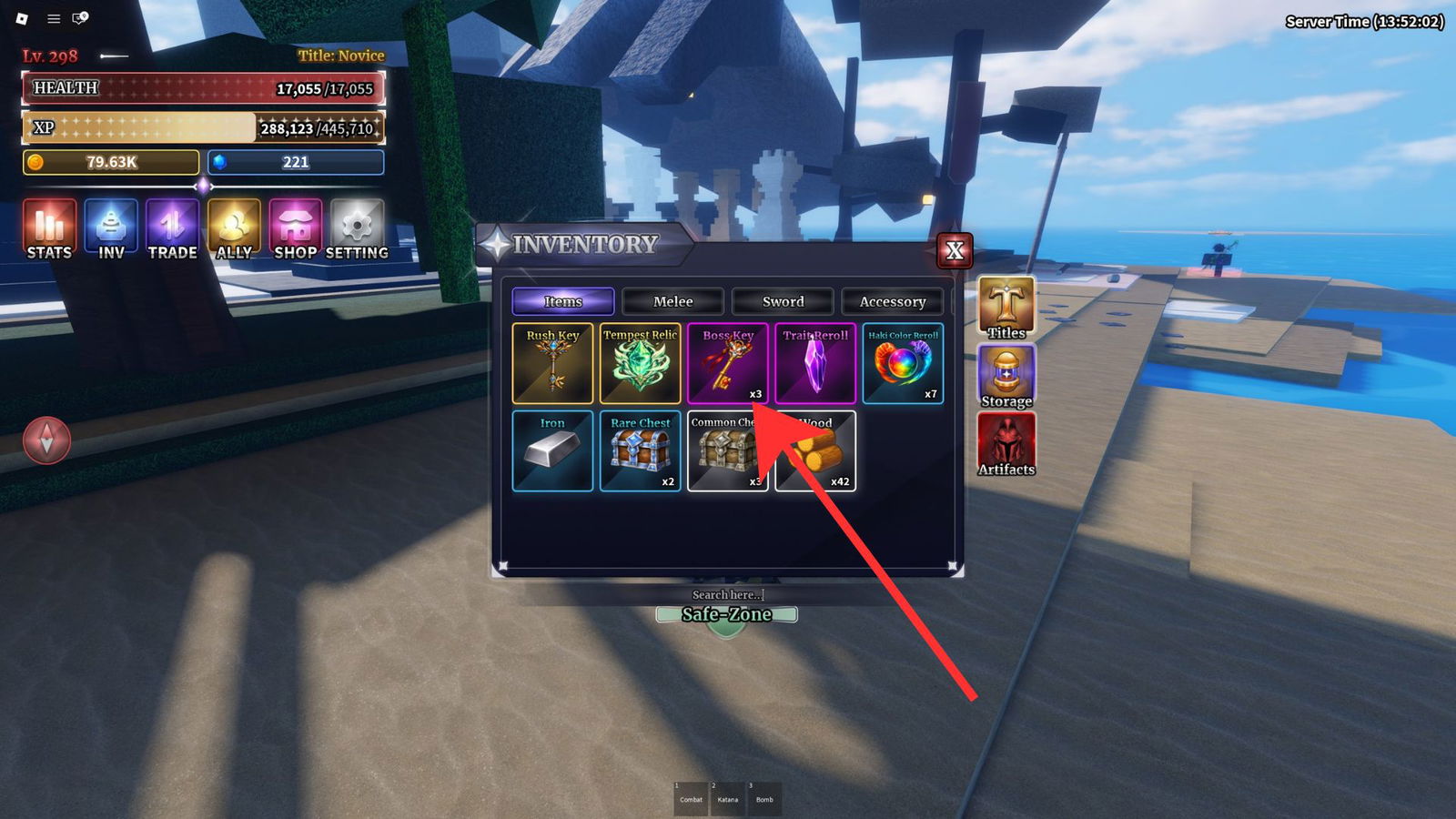
Task: Select the INV inventory icon
Action: click(x=110, y=227)
